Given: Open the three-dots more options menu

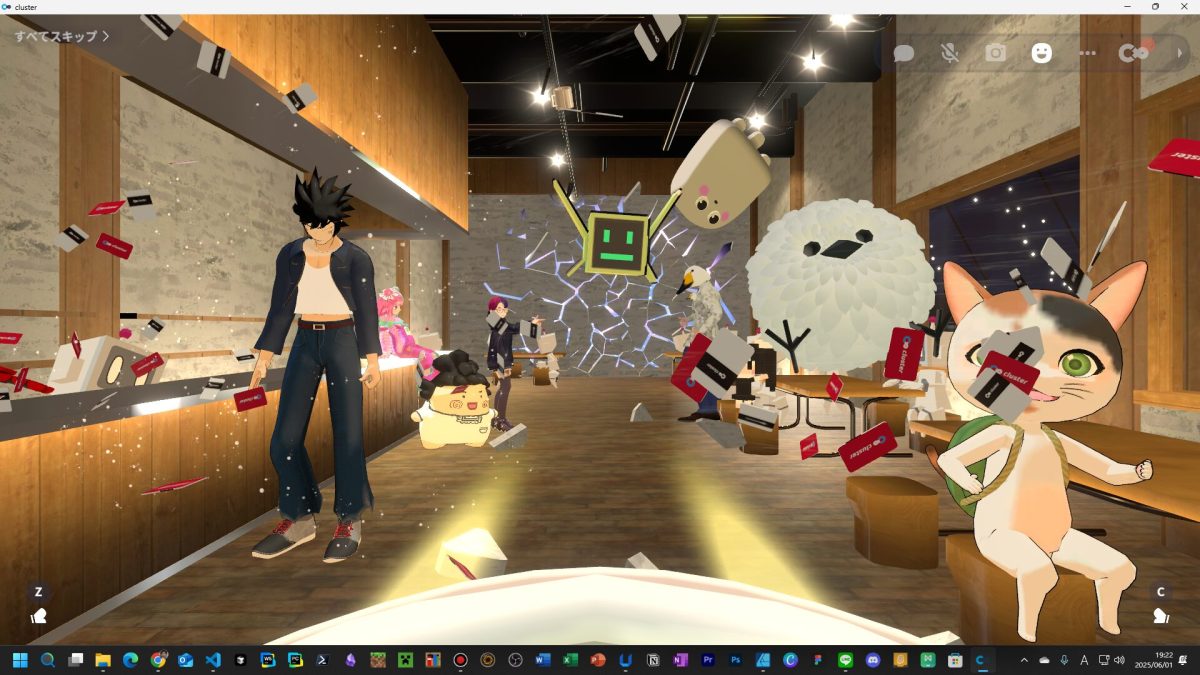Looking at the screenshot, I should pos(1088,53).
